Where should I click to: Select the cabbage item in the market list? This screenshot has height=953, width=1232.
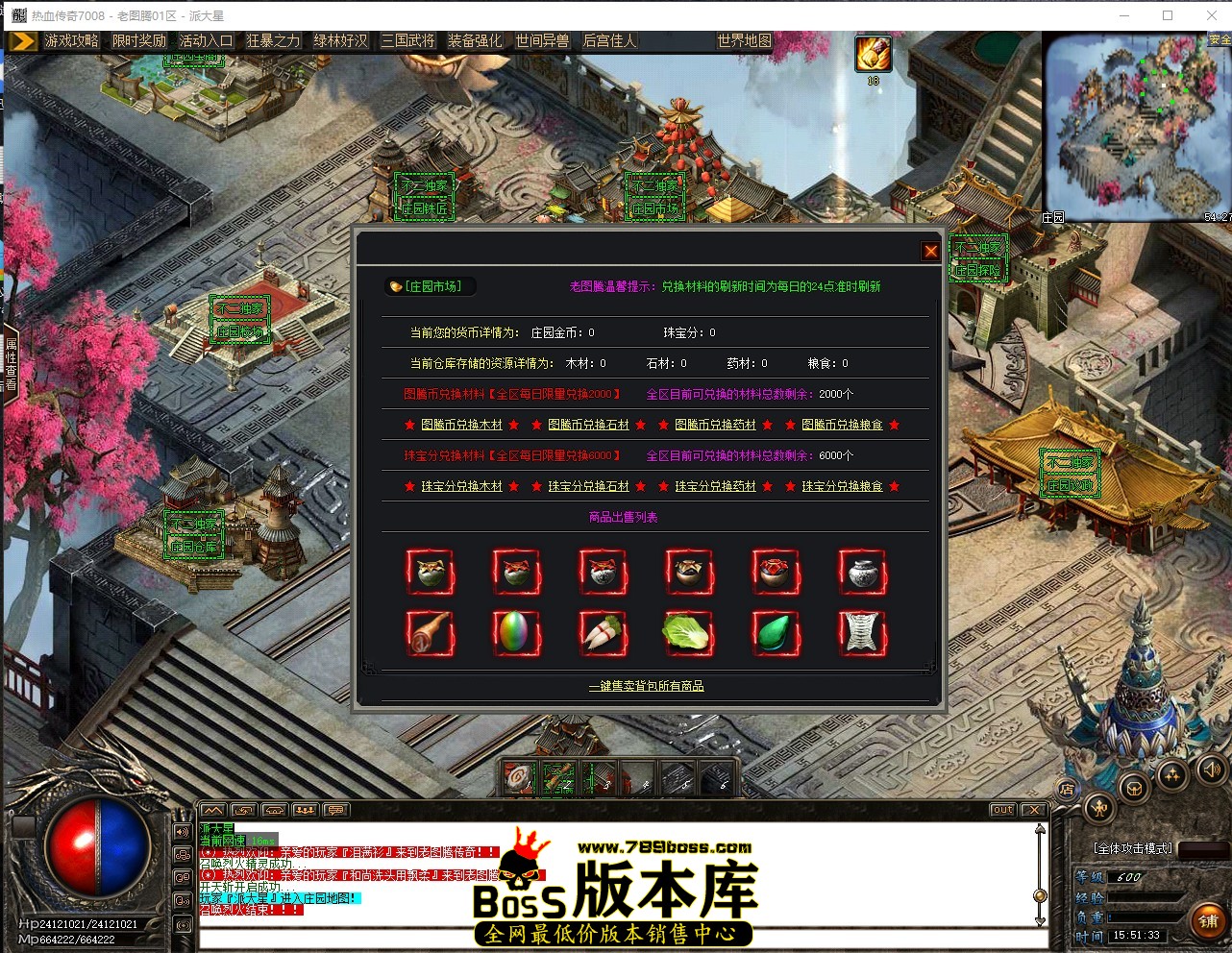click(x=689, y=632)
